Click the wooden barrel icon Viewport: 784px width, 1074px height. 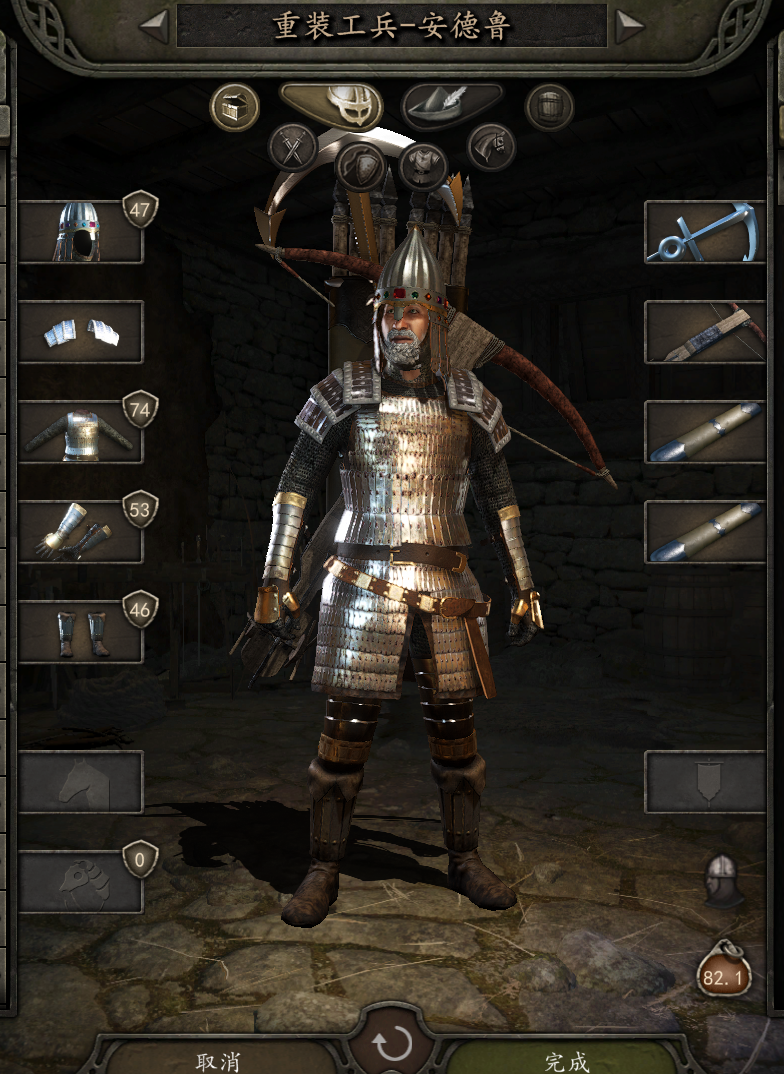549,107
